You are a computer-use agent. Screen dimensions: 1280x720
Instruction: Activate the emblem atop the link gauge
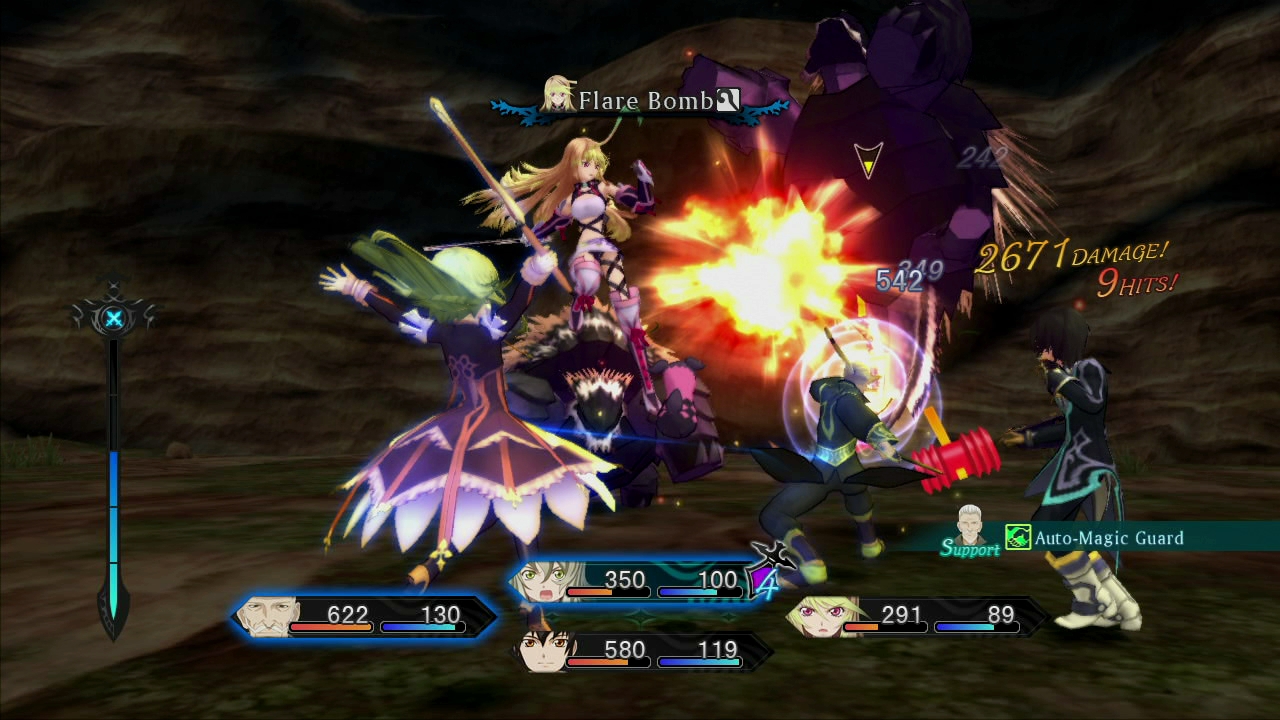coord(115,318)
